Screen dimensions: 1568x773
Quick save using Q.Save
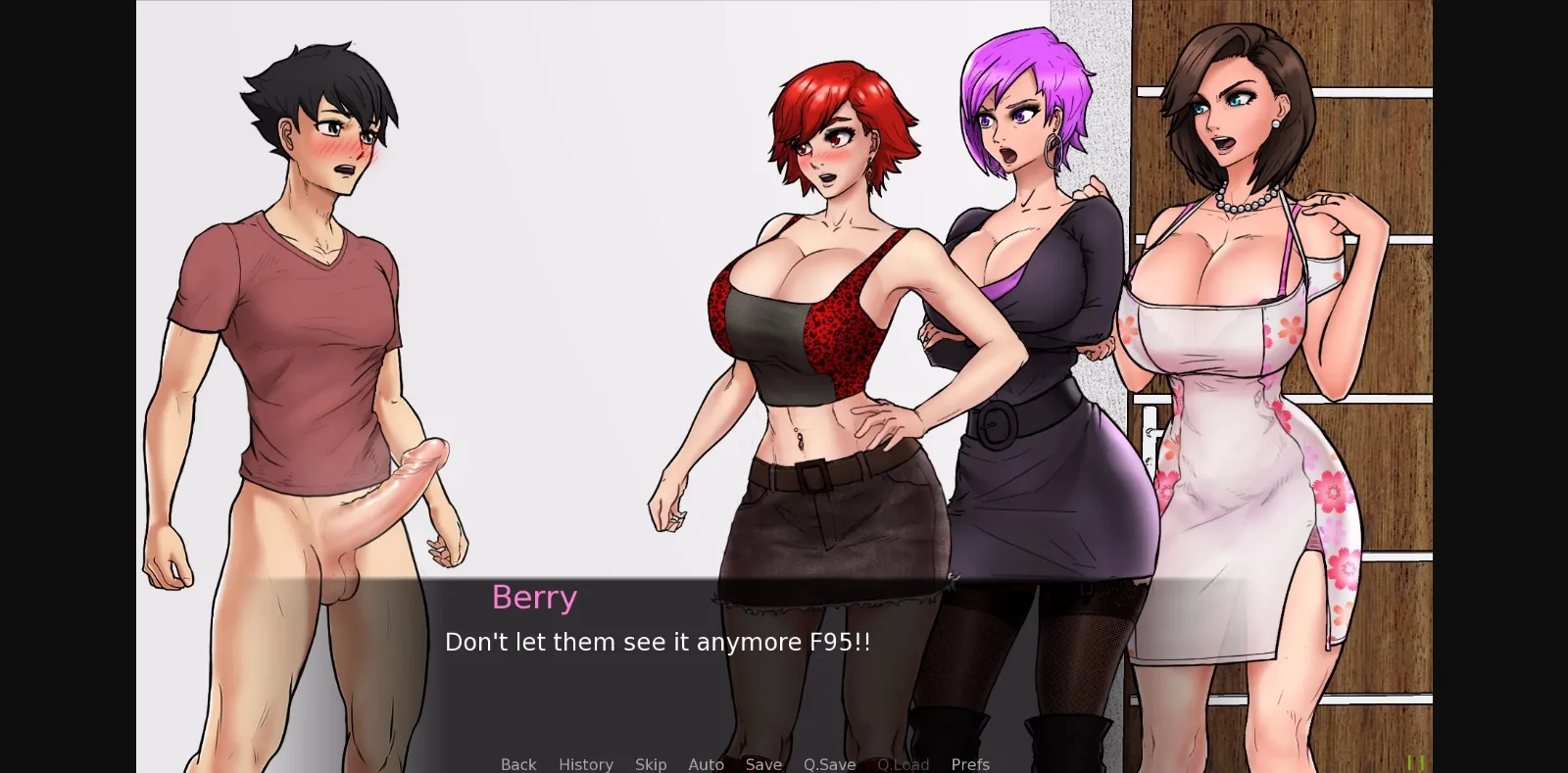(828, 764)
